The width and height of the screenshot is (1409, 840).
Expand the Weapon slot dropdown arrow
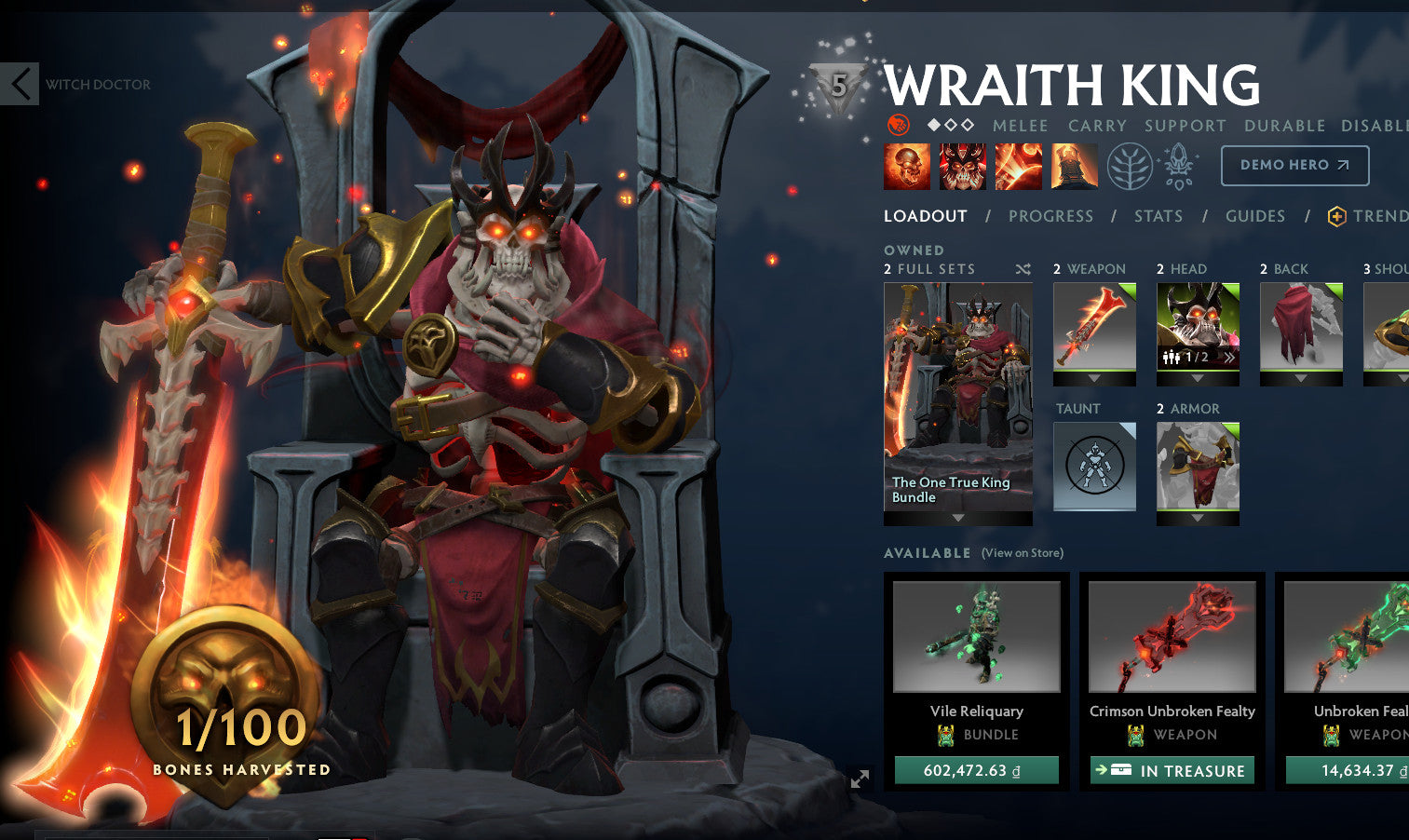[x=1094, y=378]
